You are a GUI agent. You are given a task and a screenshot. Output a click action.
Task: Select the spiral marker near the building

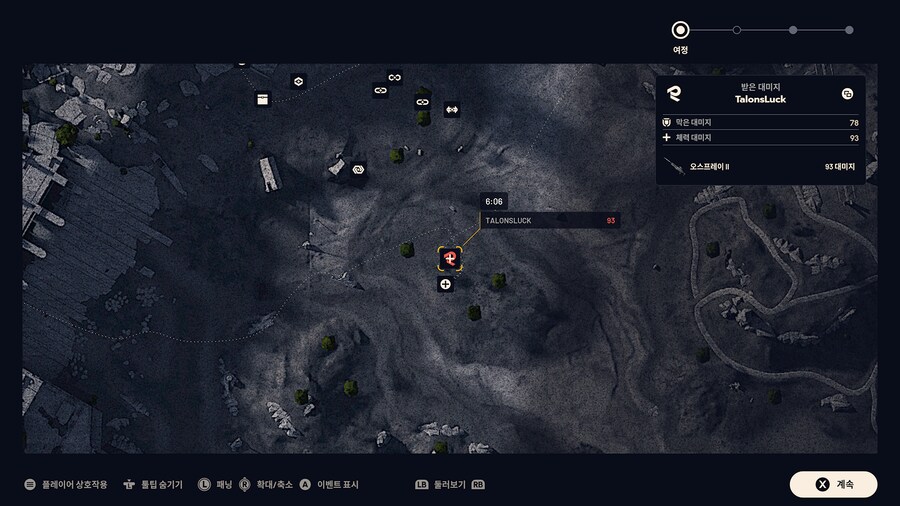pos(358,170)
